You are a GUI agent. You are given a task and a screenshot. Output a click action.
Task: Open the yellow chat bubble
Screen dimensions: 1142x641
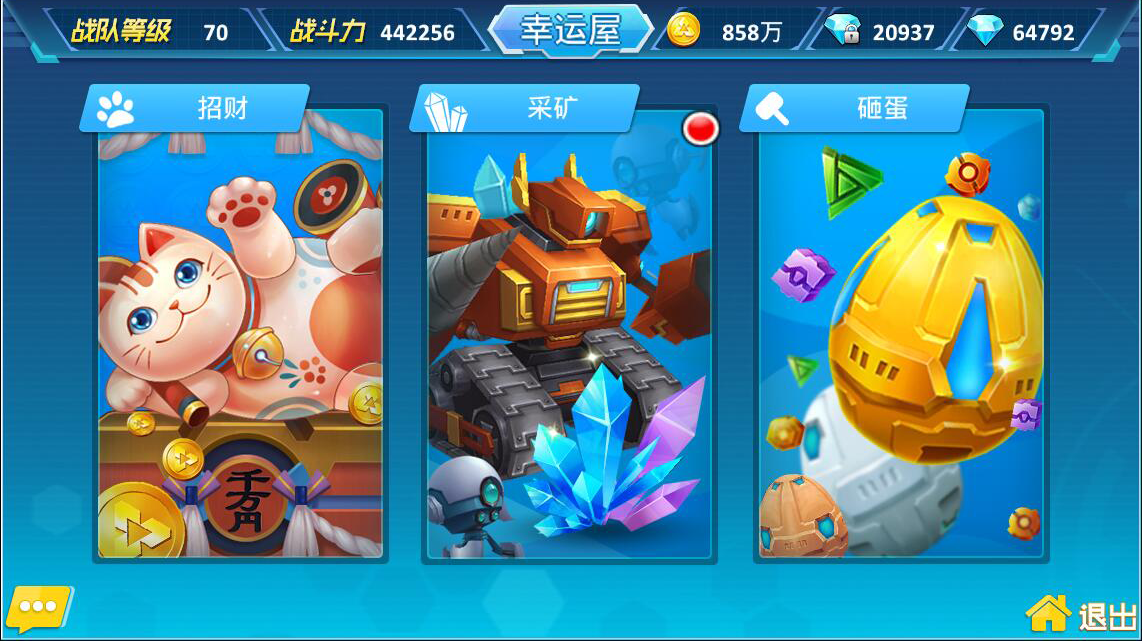[39, 607]
